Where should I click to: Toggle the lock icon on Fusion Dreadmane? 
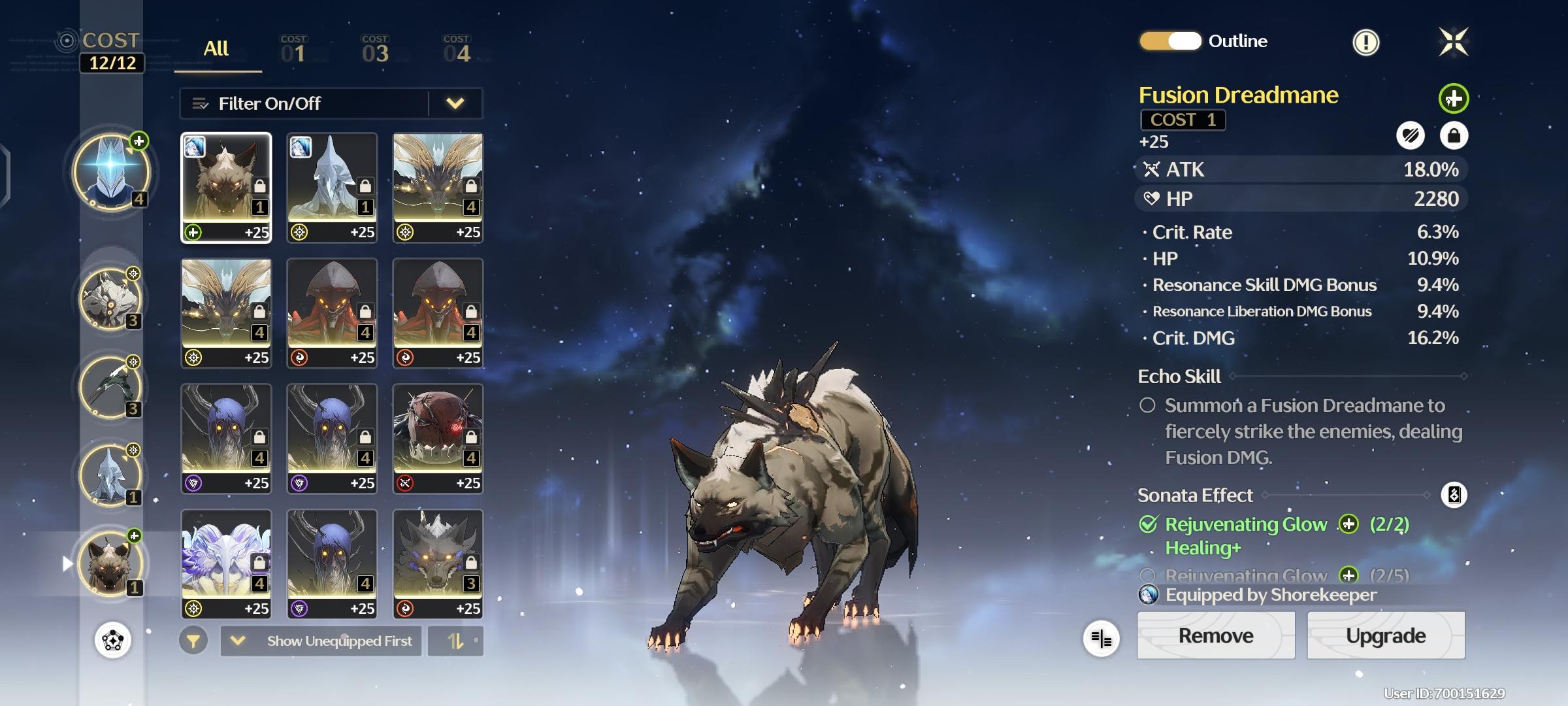pyautogui.click(x=1454, y=135)
